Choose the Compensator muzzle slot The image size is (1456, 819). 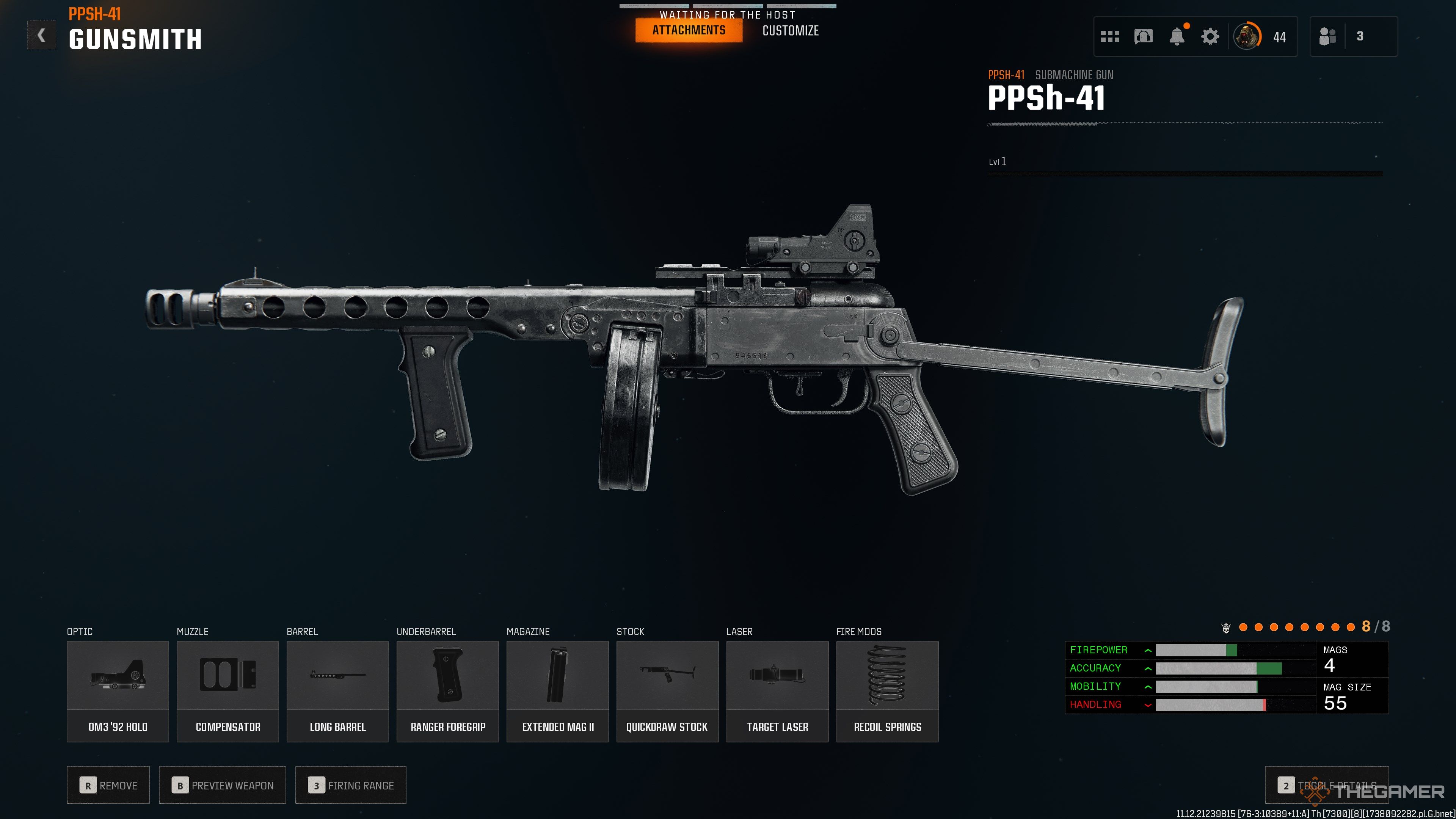[228, 691]
